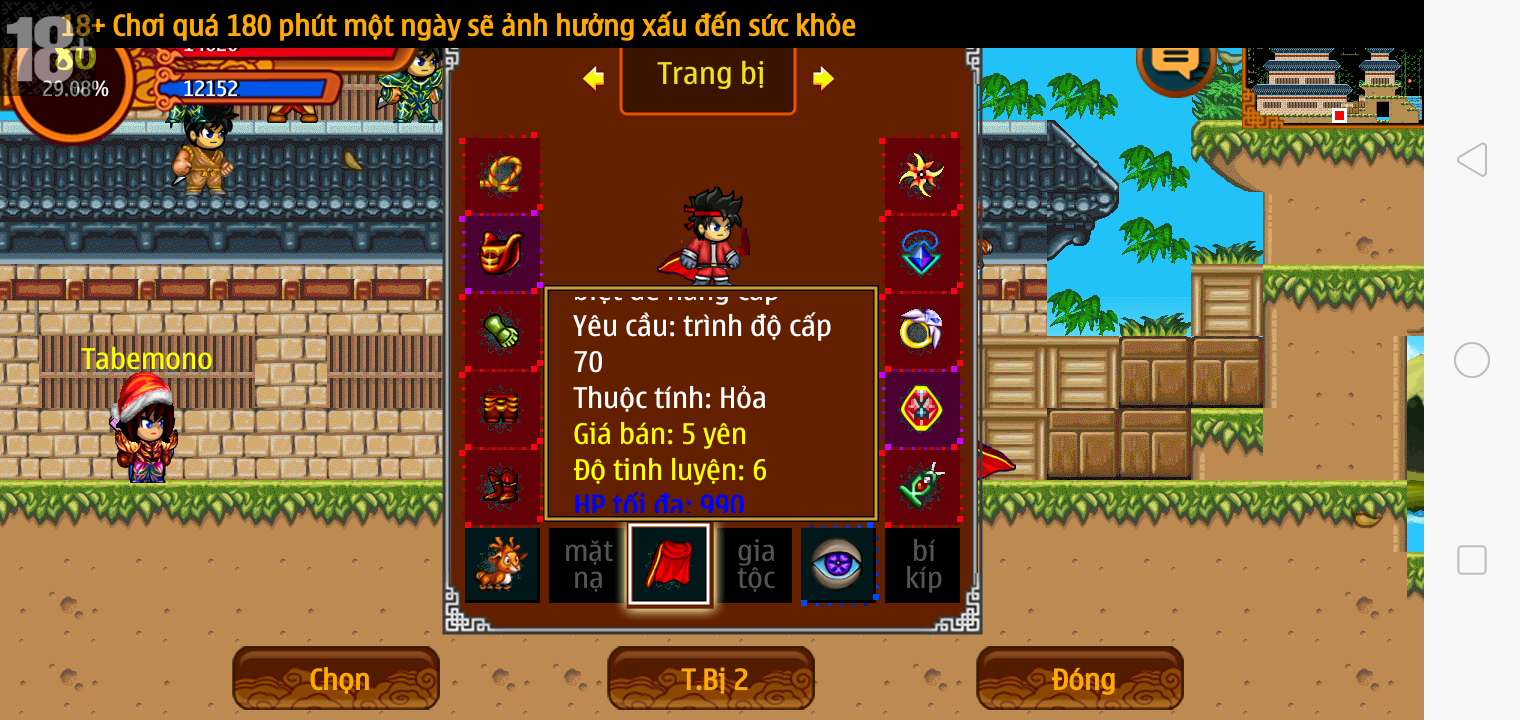This screenshot has width=1520, height=720.
Task: Select the purple eye slot
Action: click(837, 565)
